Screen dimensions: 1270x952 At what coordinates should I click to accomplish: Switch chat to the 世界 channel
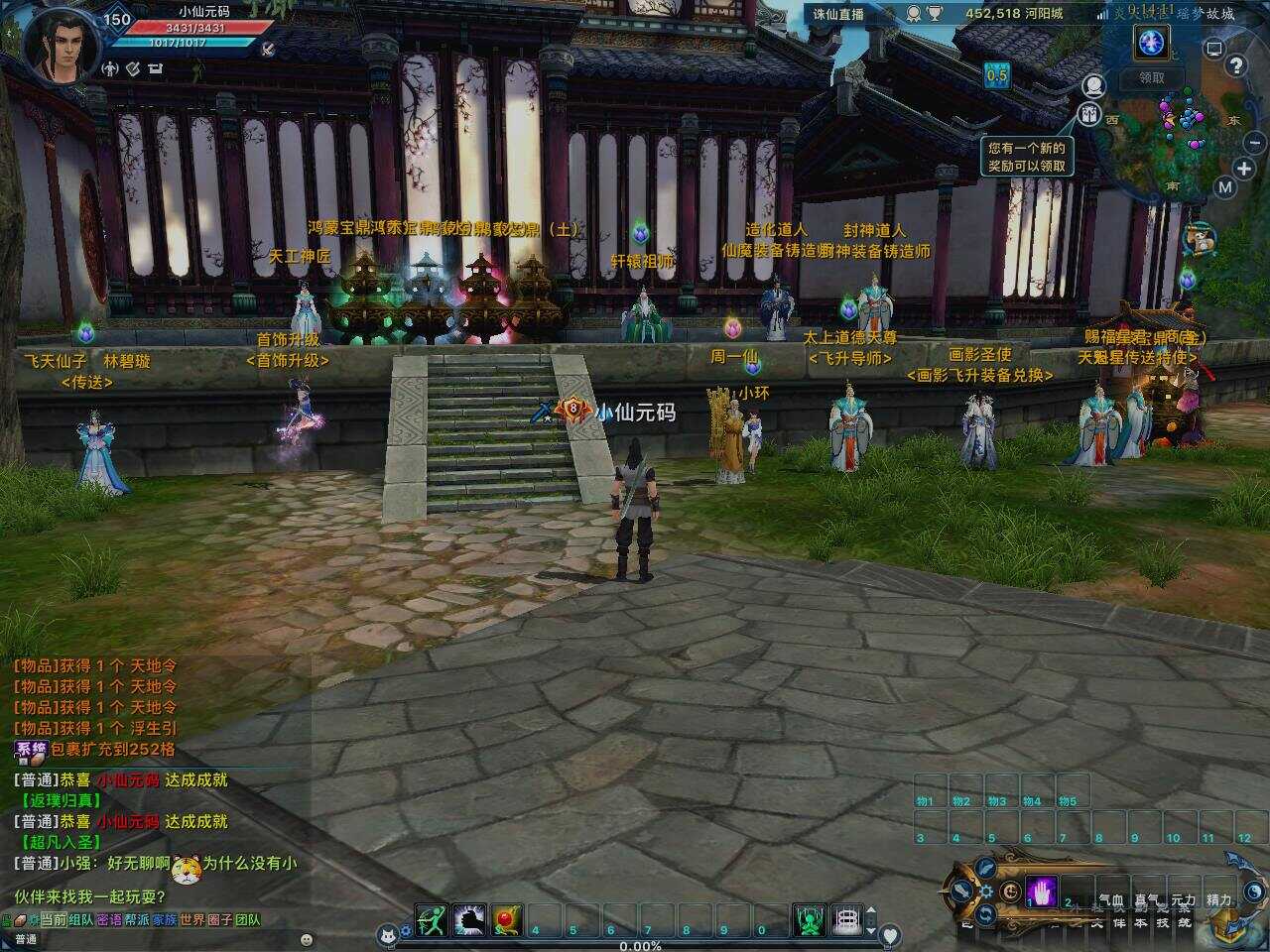pyautogui.click(x=192, y=919)
